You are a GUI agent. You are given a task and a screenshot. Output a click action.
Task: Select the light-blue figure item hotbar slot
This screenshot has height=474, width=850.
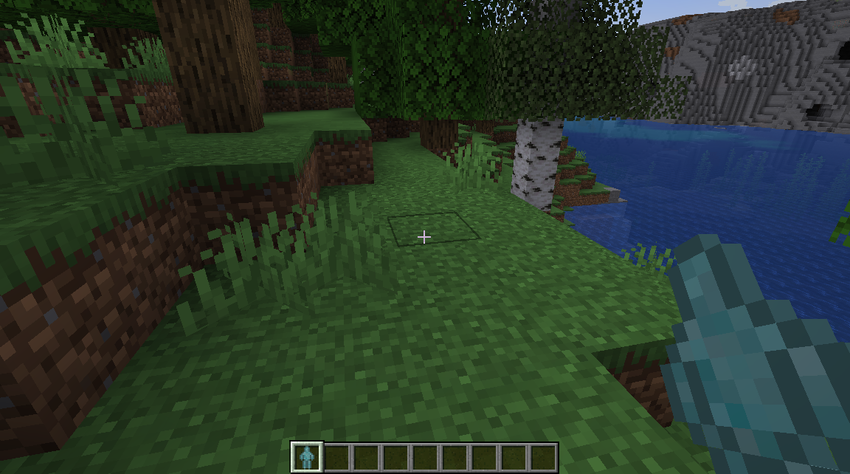pos(307,457)
